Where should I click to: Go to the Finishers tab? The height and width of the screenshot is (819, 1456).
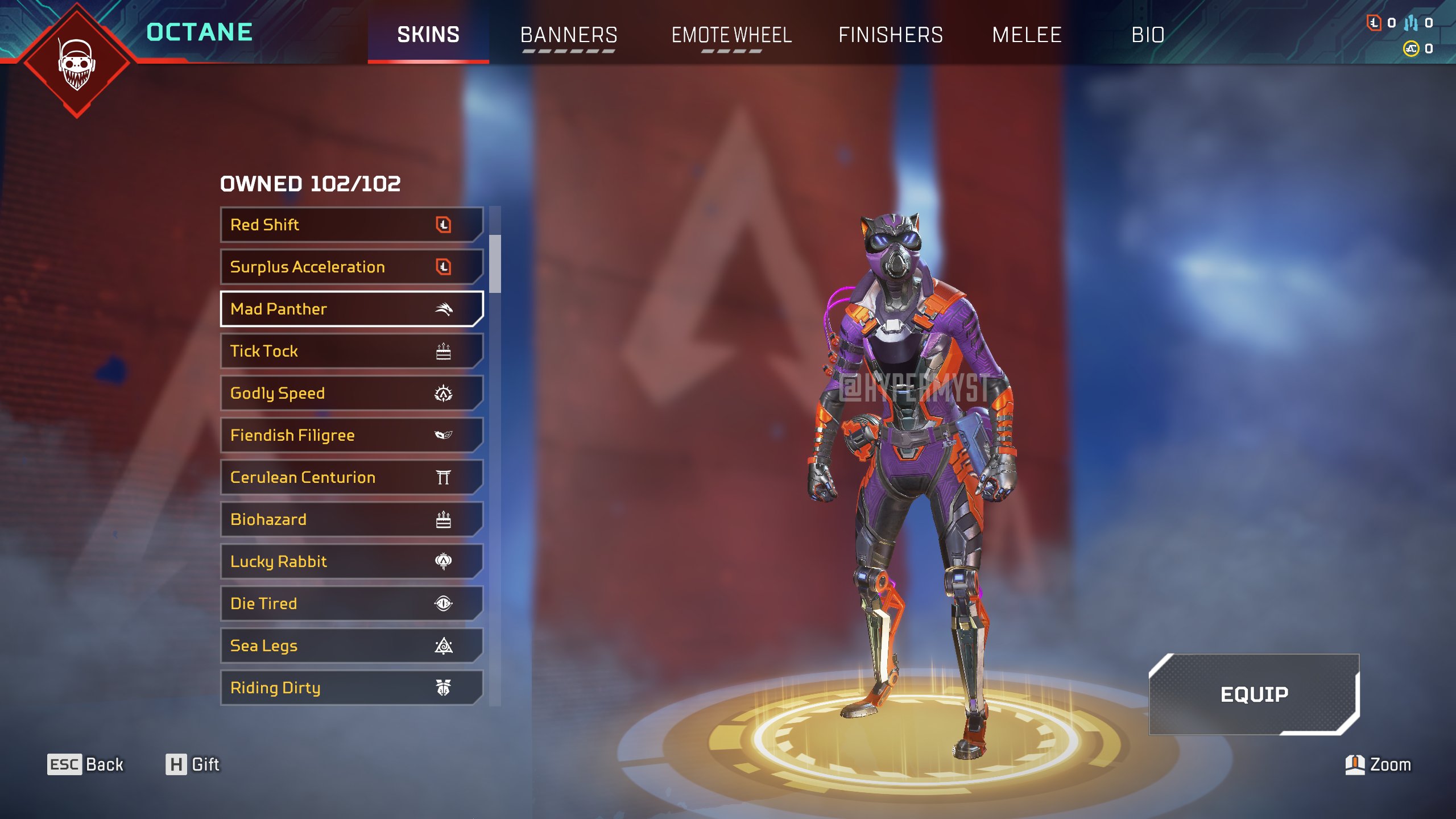point(890,35)
